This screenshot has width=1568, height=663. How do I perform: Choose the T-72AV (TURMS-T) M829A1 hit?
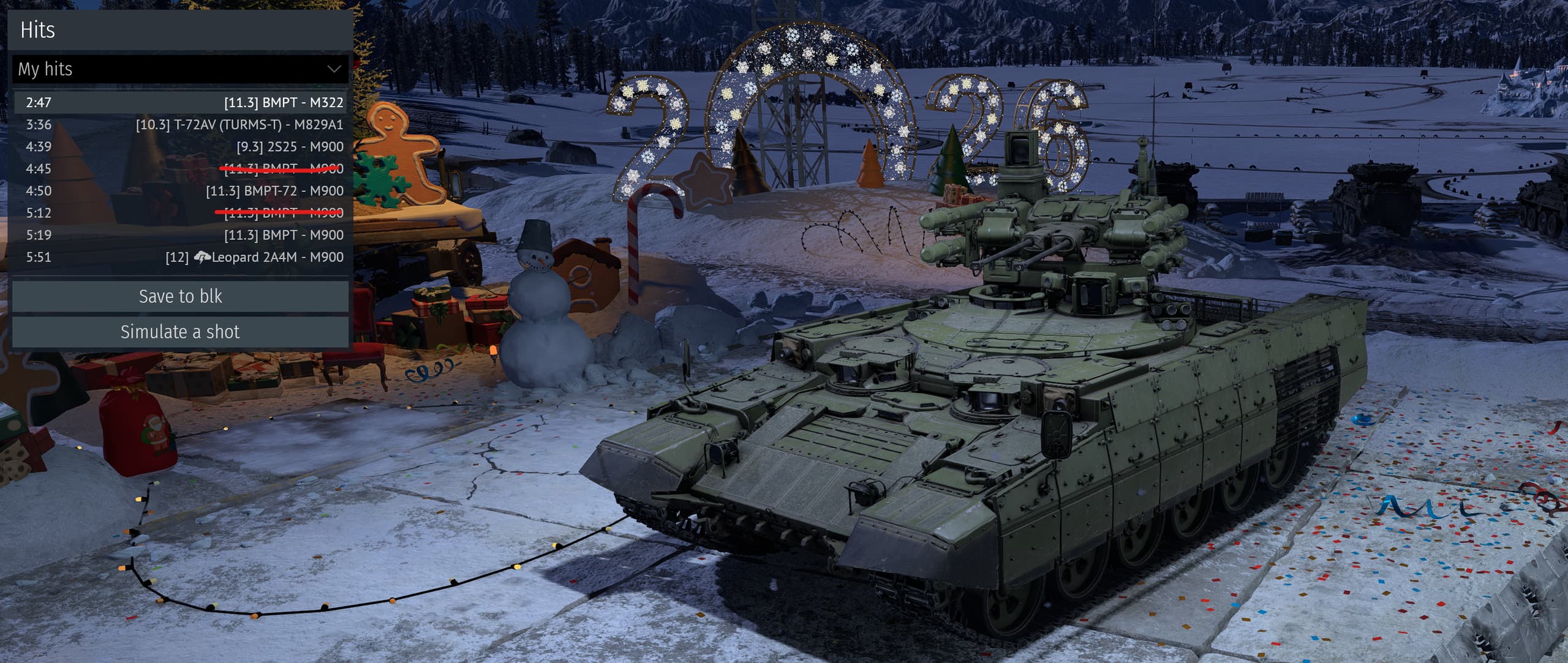coord(180,125)
